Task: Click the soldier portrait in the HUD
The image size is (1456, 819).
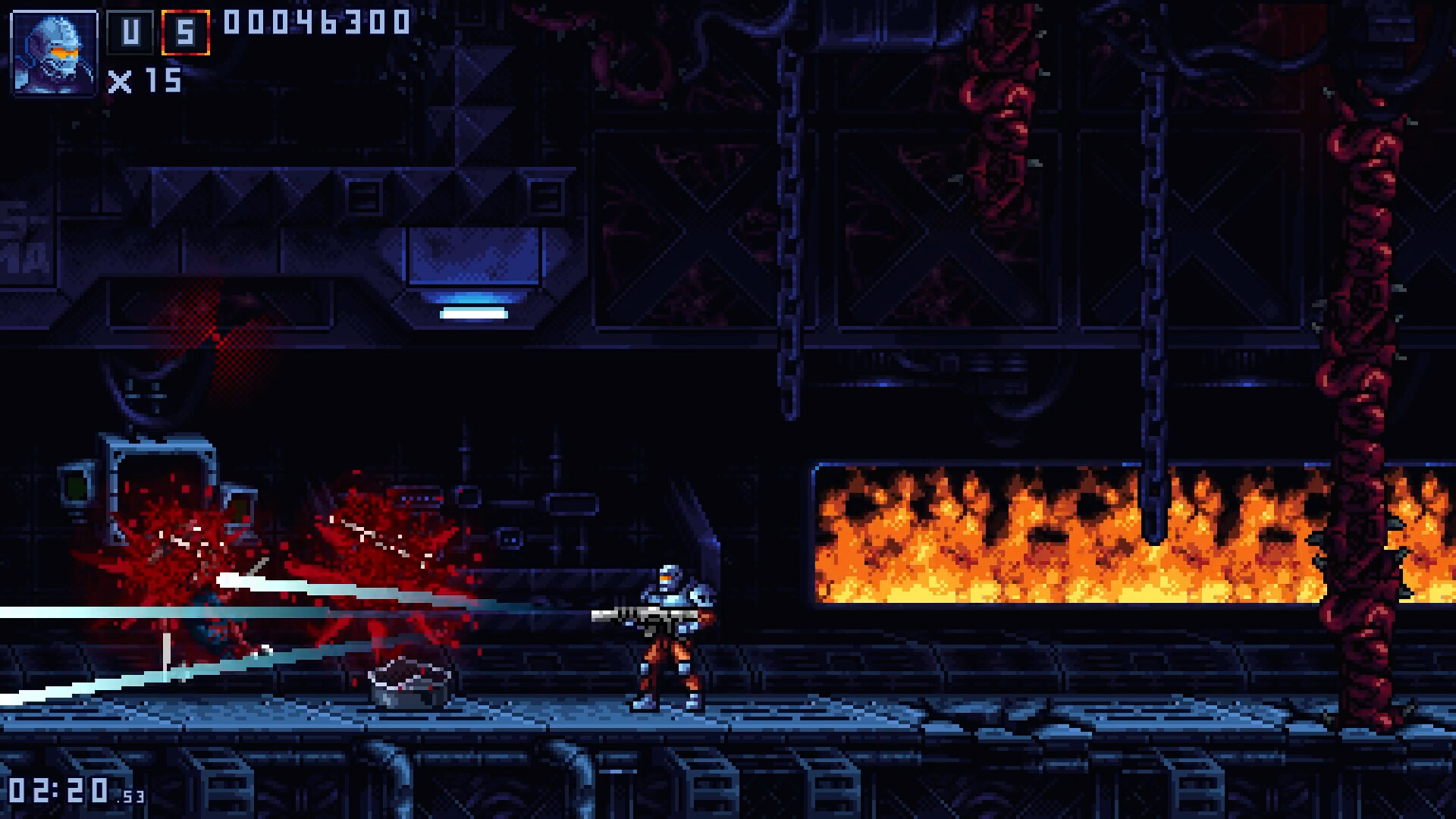Action: click(x=53, y=53)
